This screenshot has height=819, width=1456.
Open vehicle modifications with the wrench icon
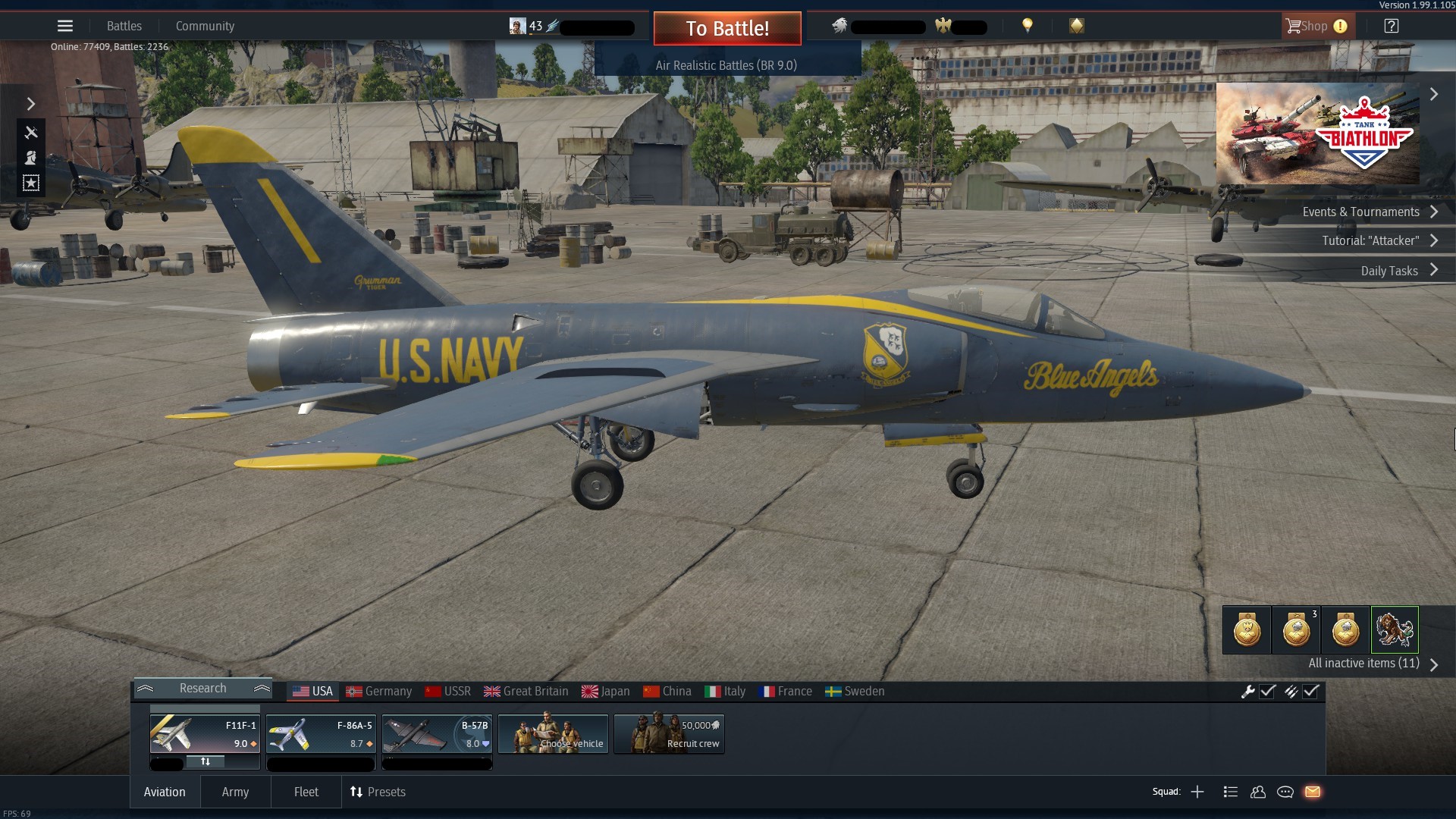[x=1249, y=692]
